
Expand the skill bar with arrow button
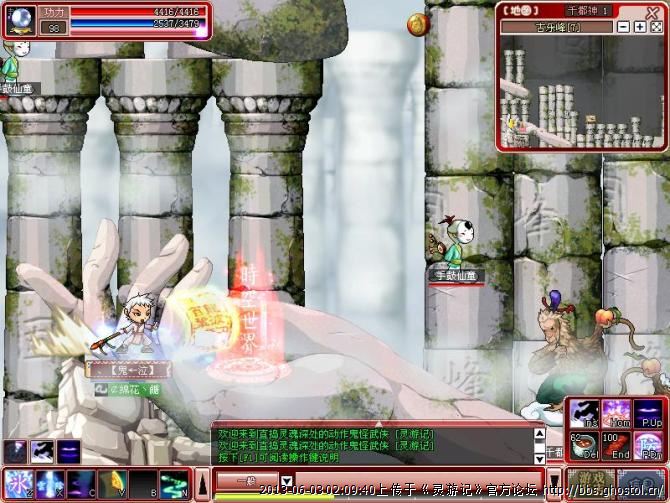(199, 484)
